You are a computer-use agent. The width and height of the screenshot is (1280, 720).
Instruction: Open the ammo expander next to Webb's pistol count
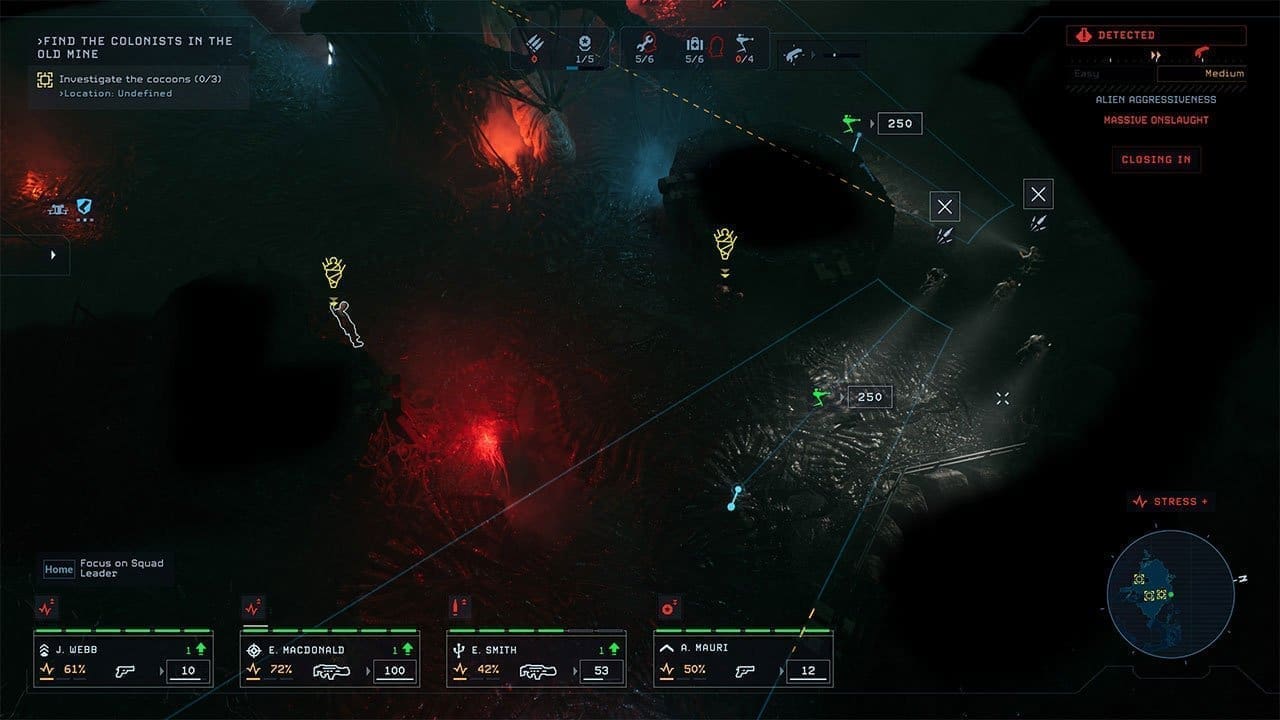pyautogui.click(x=163, y=670)
